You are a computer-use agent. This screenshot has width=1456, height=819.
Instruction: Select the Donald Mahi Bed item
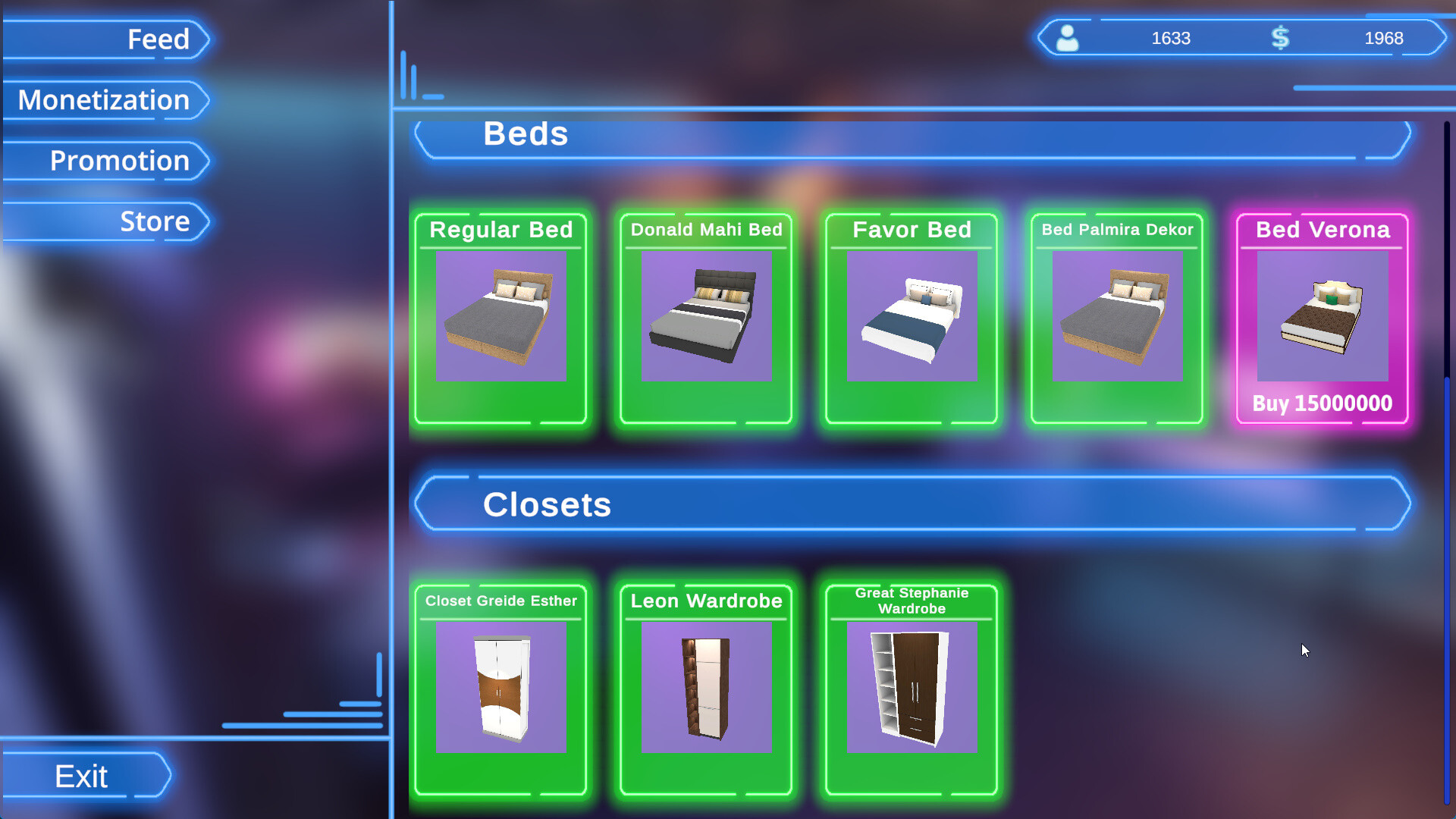(x=705, y=317)
